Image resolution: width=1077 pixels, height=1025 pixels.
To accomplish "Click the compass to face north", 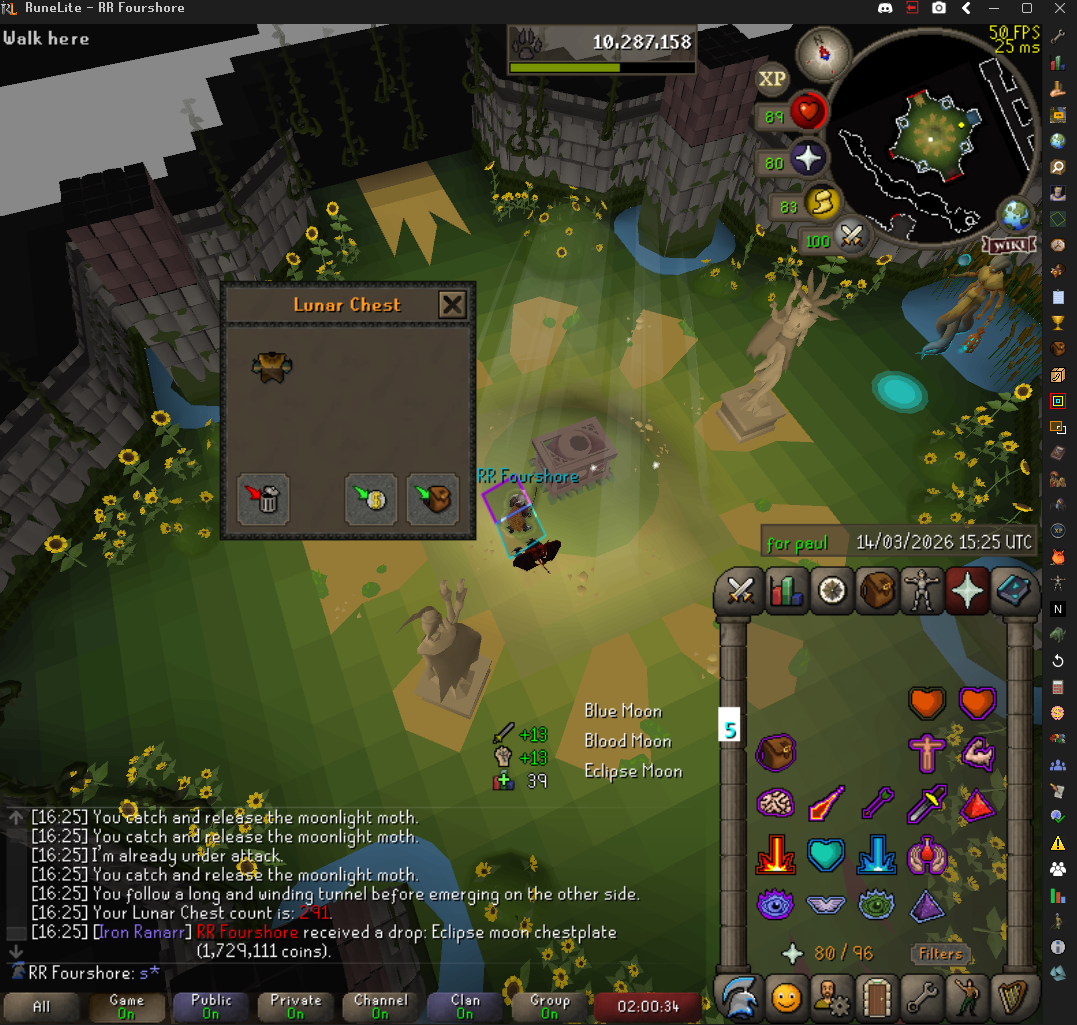I will [823, 51].
